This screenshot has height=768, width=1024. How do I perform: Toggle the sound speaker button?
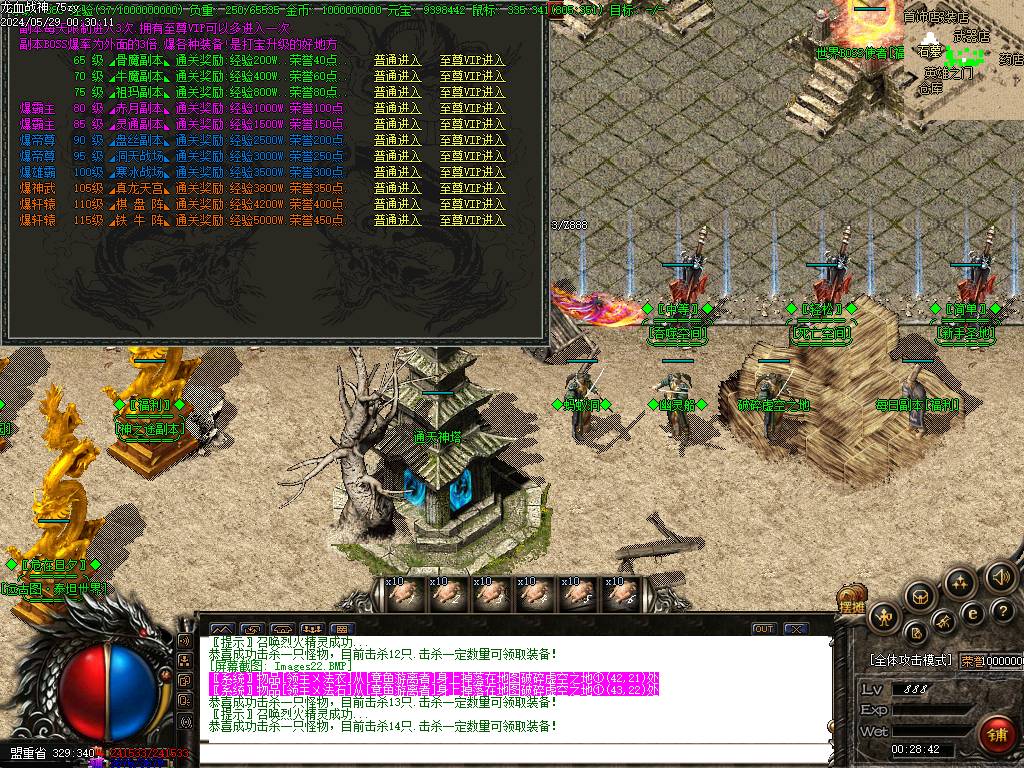[x=999, y=577]
